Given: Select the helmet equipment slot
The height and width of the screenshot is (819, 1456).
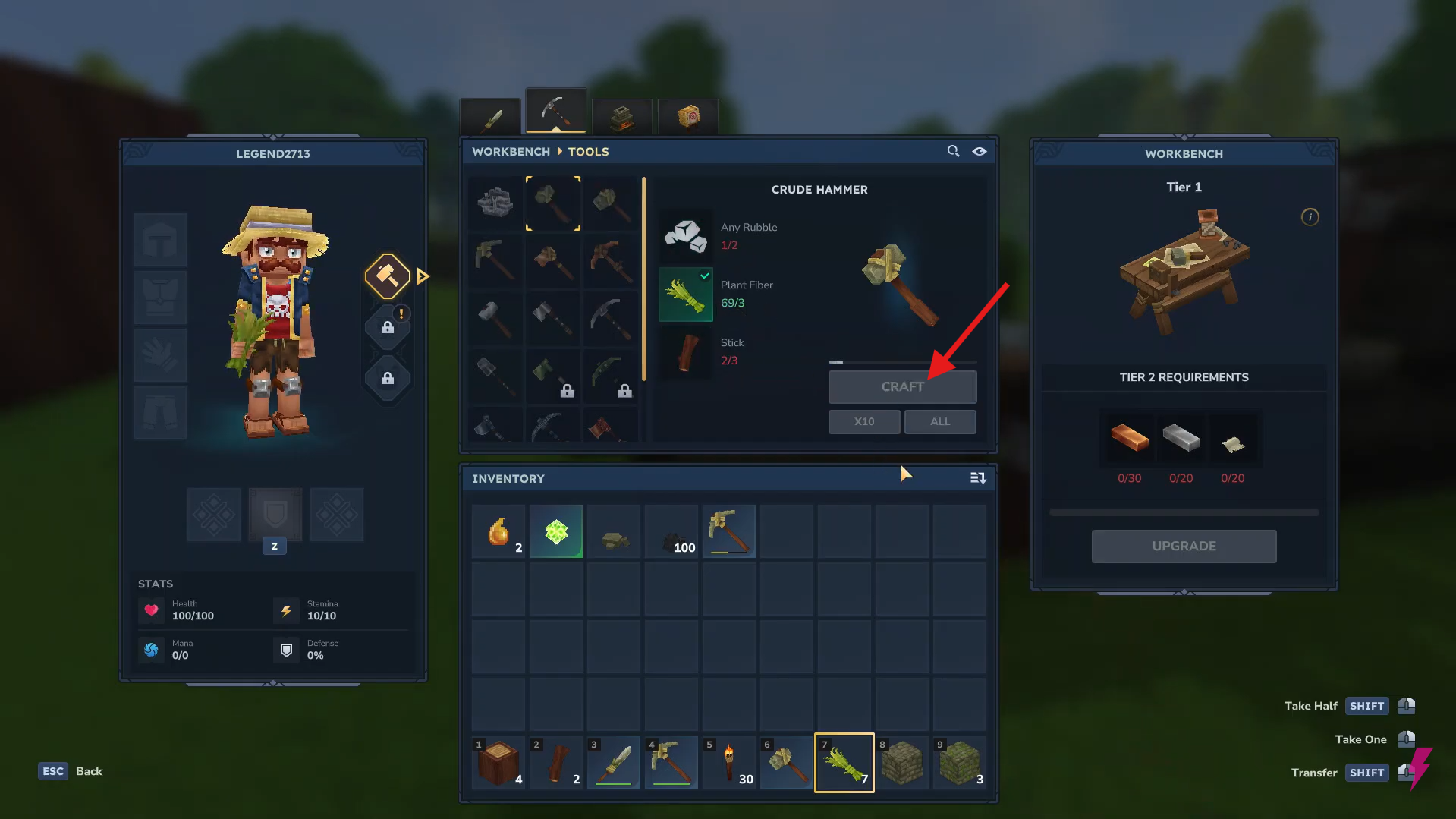Looking at the screenshot, I should (x=159, y=239).
